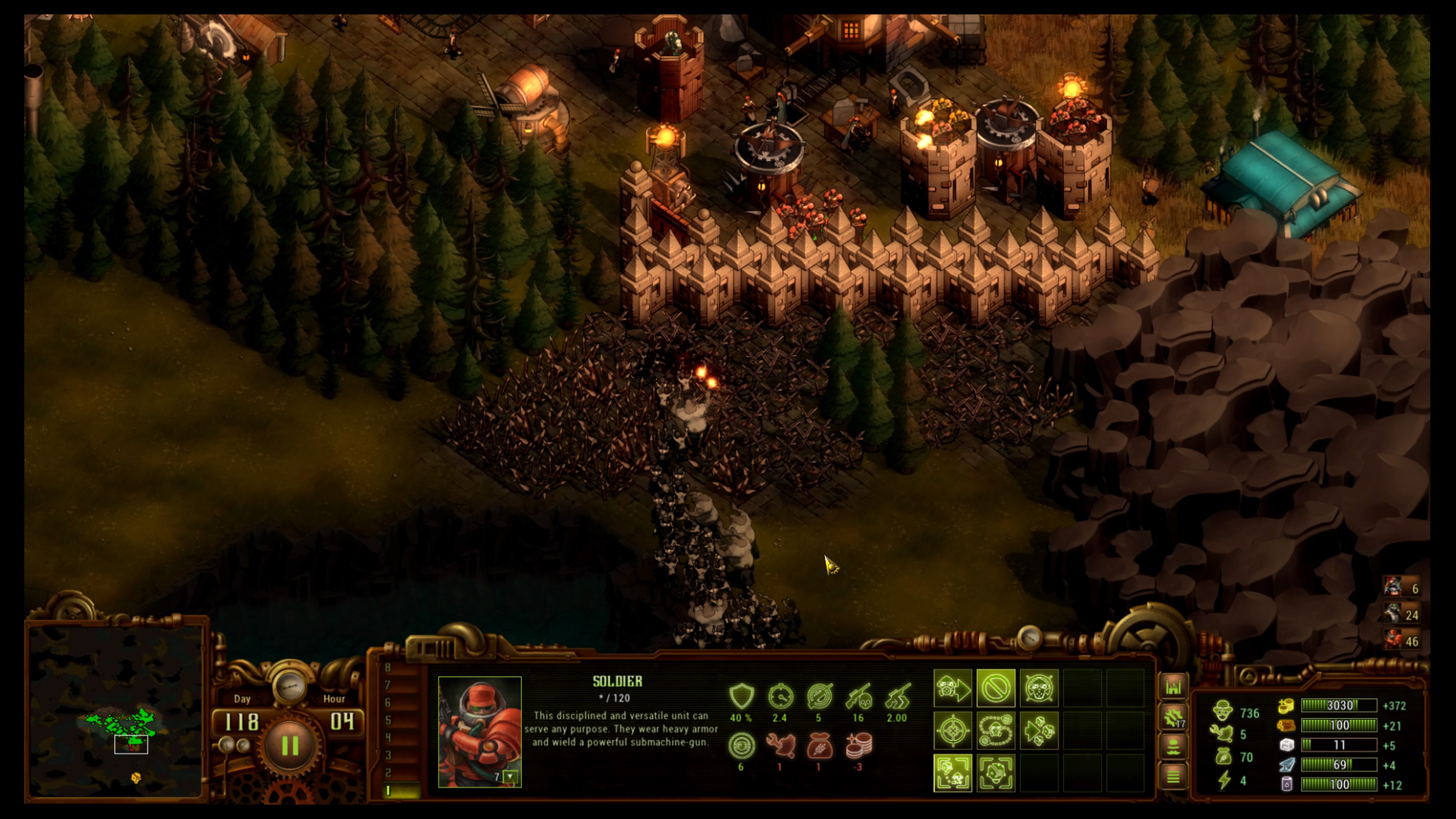Select the chase infected command icon

(x=1038, y=731)
